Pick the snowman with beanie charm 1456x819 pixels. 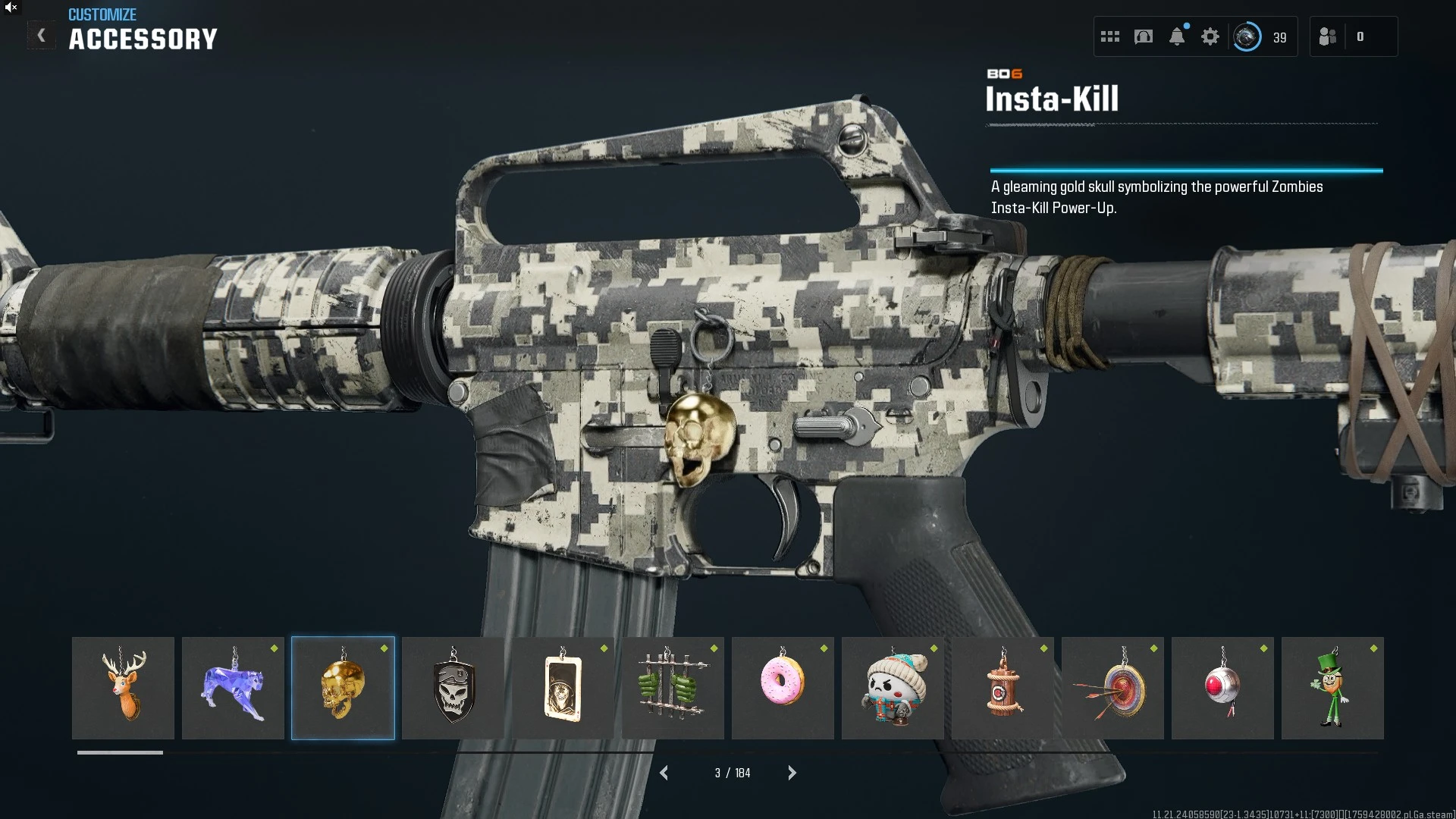point(893,688)
